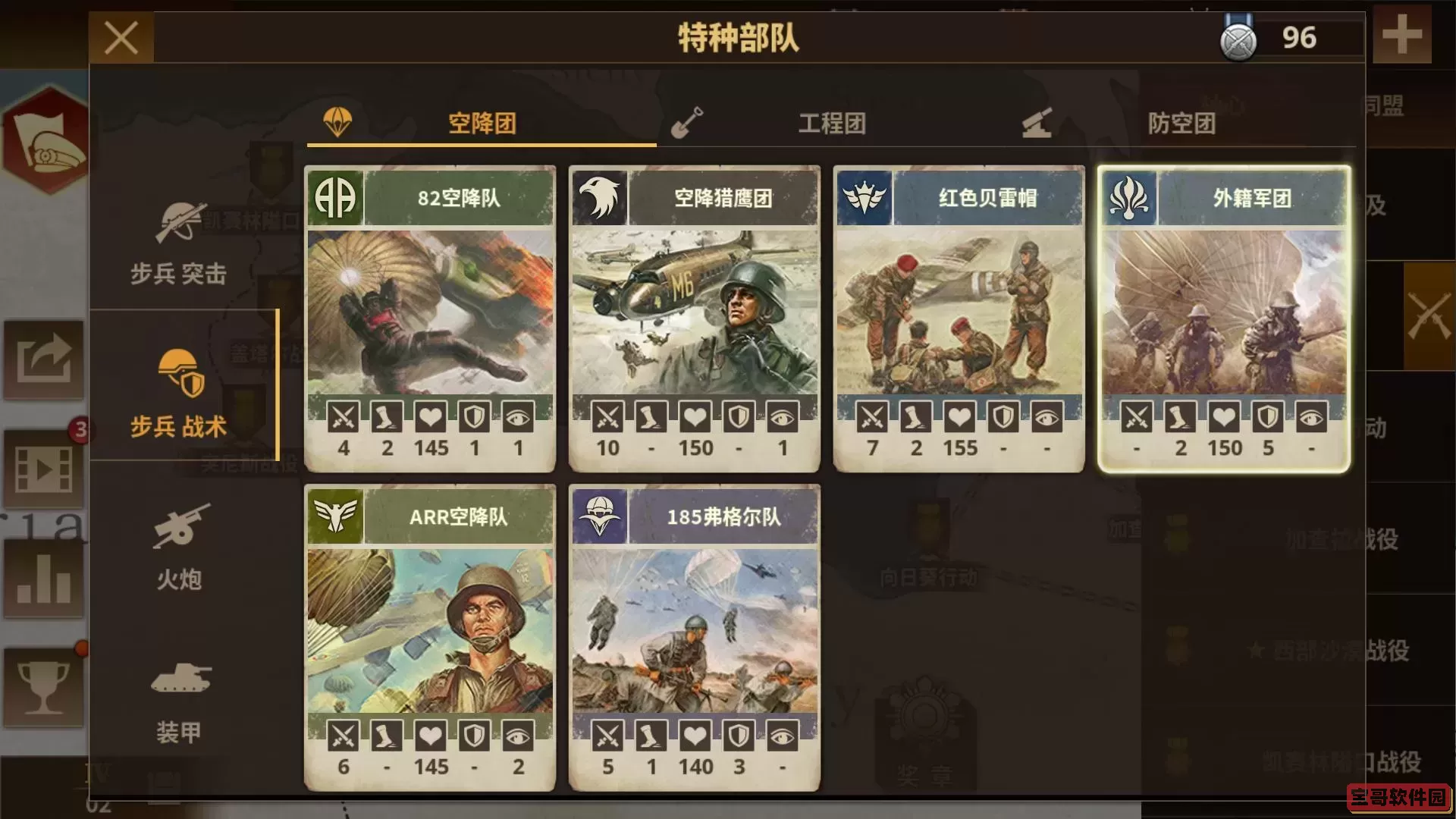1456x819 pixels.
Task: Switch to the 工程团 tab
Action: (x=832, y=124)
